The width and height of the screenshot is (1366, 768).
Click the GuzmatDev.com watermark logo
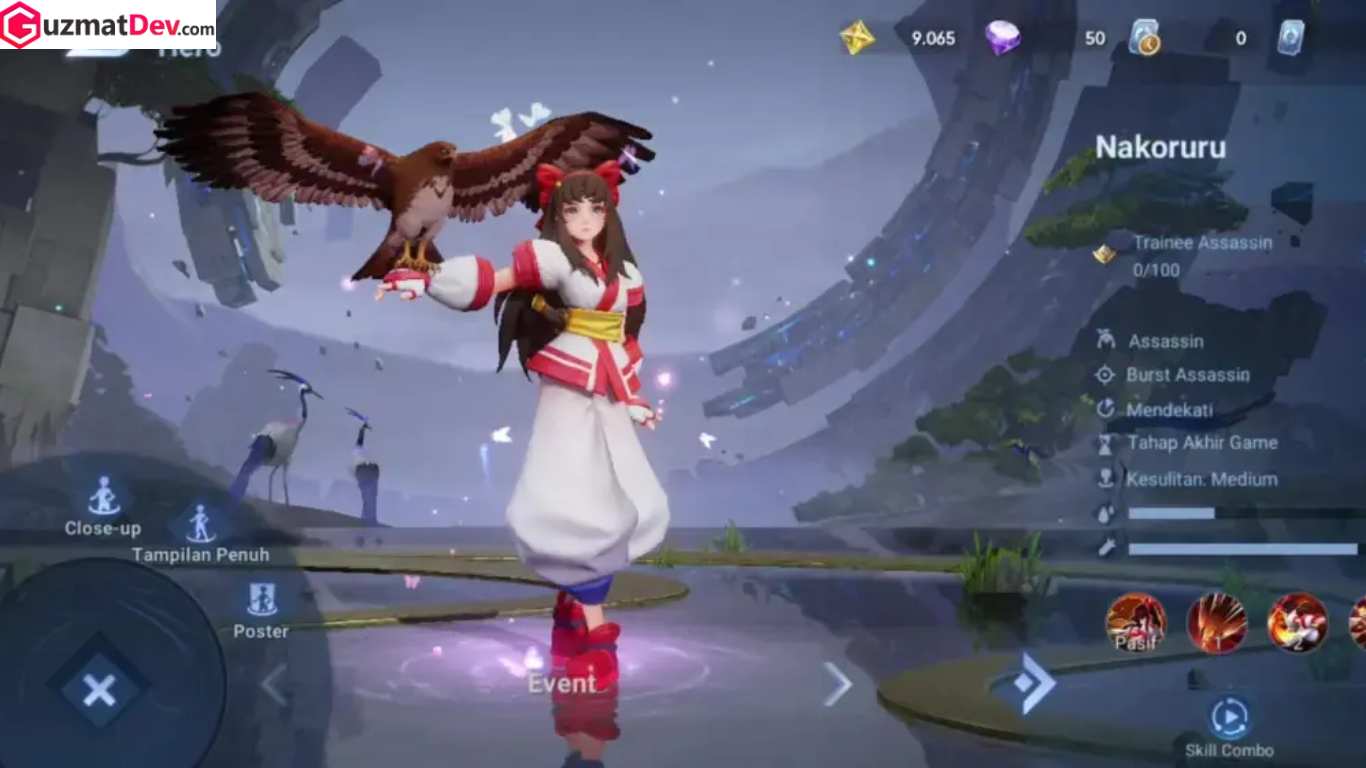[108, 25]
